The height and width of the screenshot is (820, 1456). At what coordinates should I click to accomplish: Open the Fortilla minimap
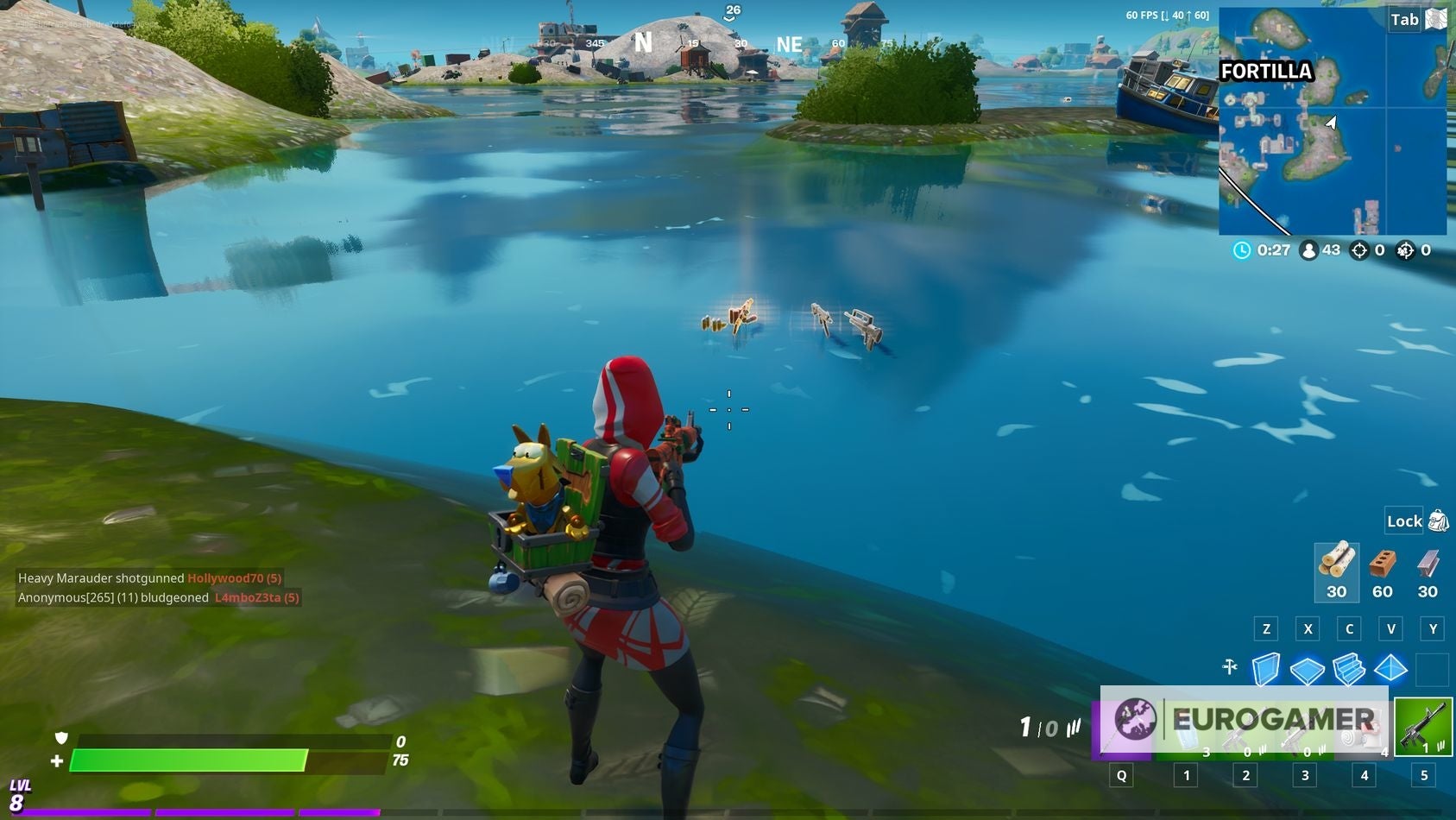click(x=1333, y=121)
